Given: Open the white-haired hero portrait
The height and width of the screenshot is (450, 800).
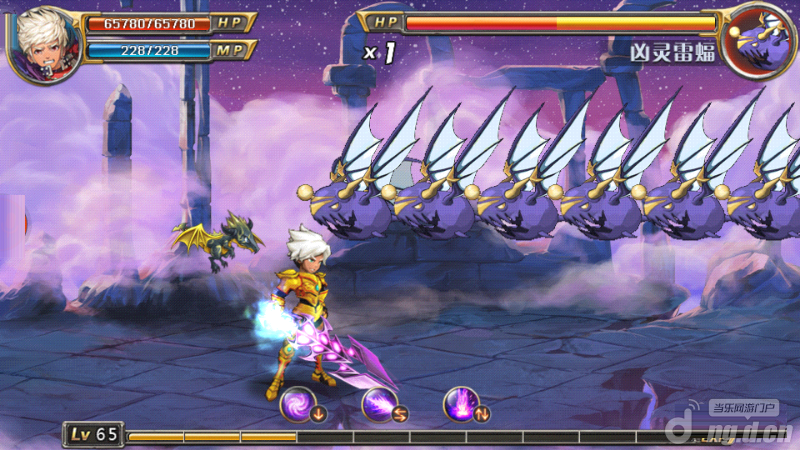Looking at the screenshot, I should [44, 43].
